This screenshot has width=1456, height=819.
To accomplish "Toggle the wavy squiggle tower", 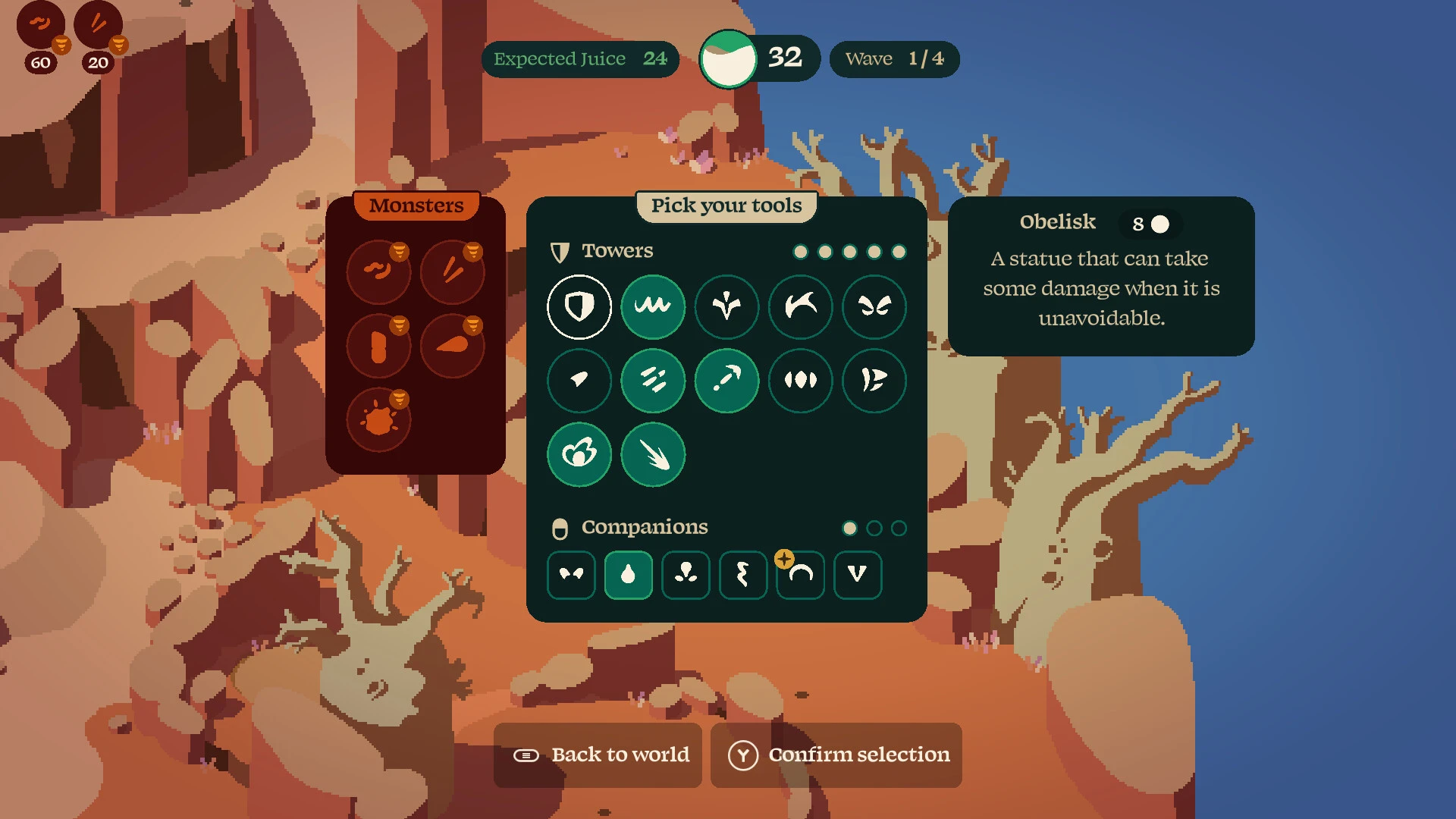I will coord(653,306).
